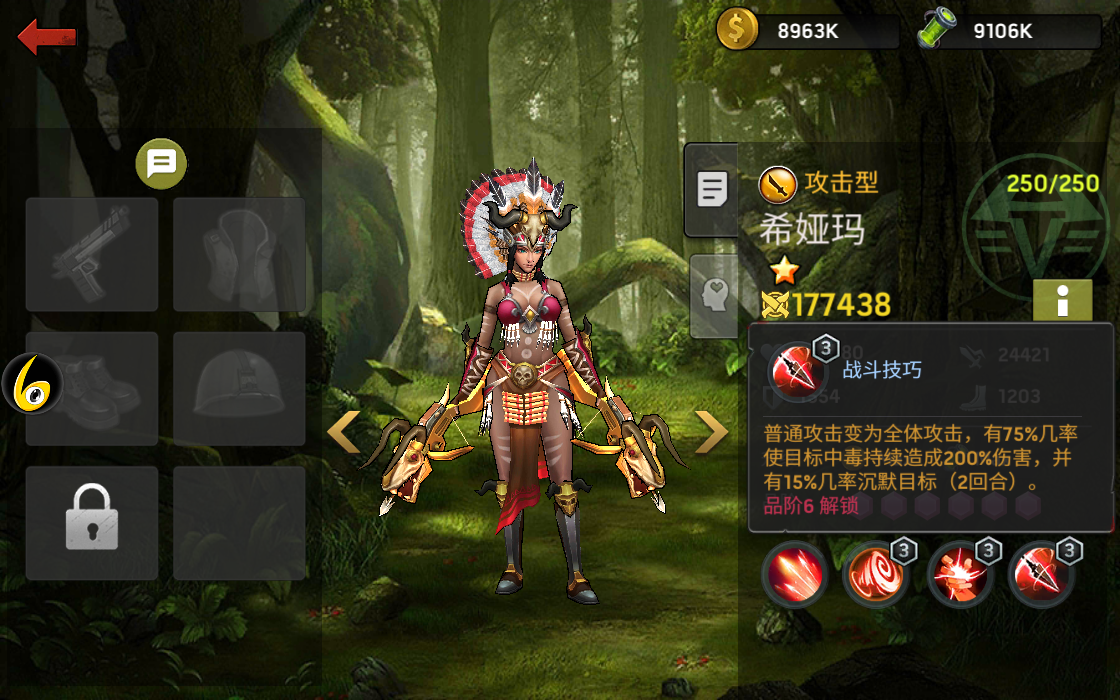This screenshot has height=700, width=1120.
Task: Show previous hero with left arrow
Action: click(344, 432)
